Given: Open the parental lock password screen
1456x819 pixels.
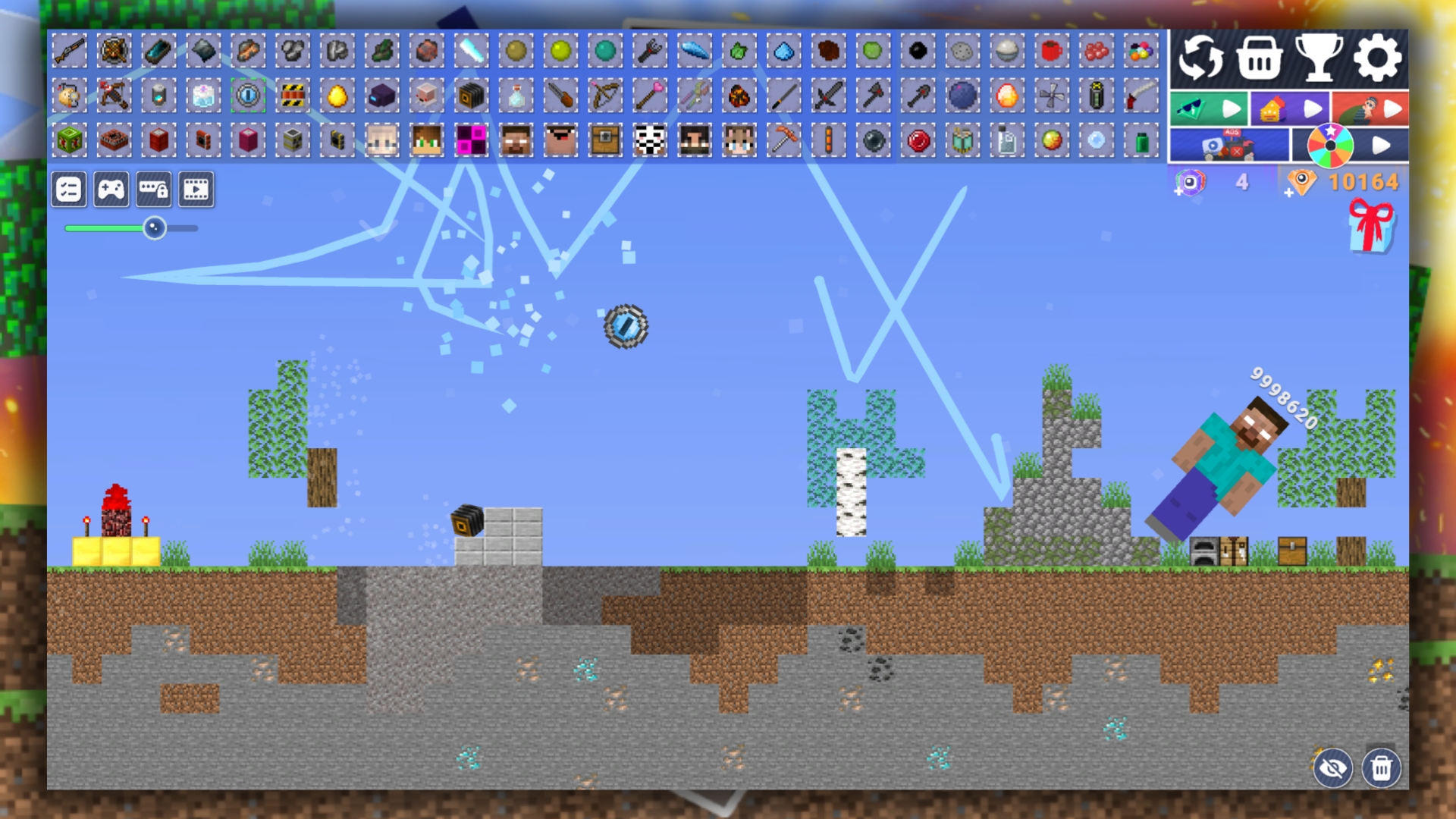Looking at the screenshot, I should [x=154, y=190].
